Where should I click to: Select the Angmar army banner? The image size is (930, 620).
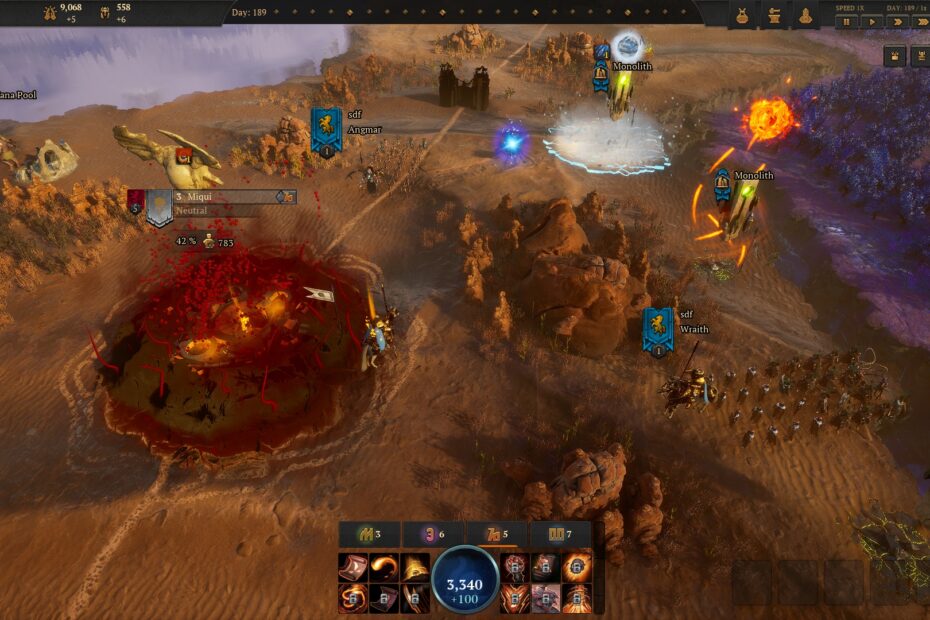tap(325, 130)
